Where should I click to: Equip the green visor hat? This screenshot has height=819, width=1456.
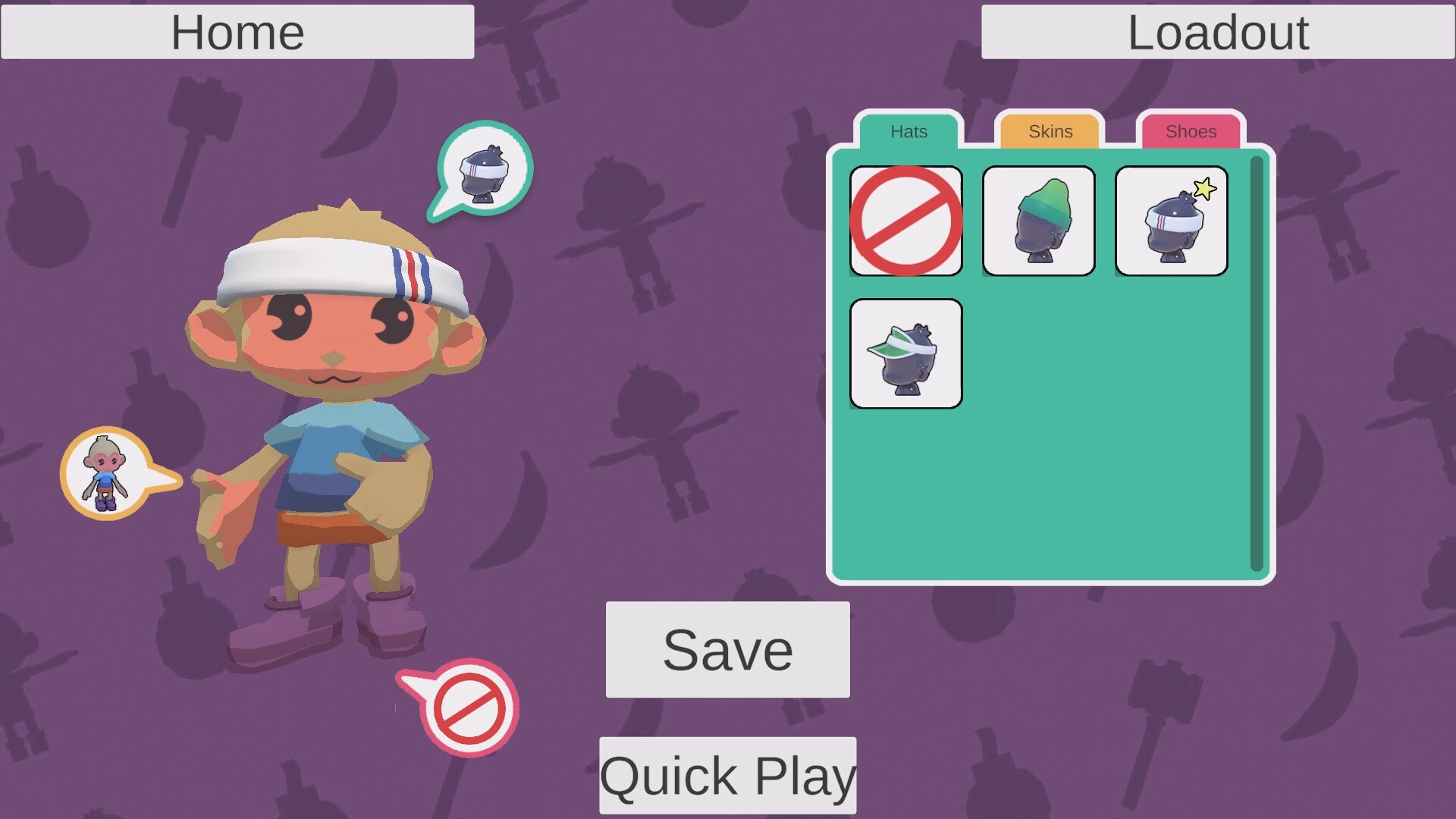point(905,354)
